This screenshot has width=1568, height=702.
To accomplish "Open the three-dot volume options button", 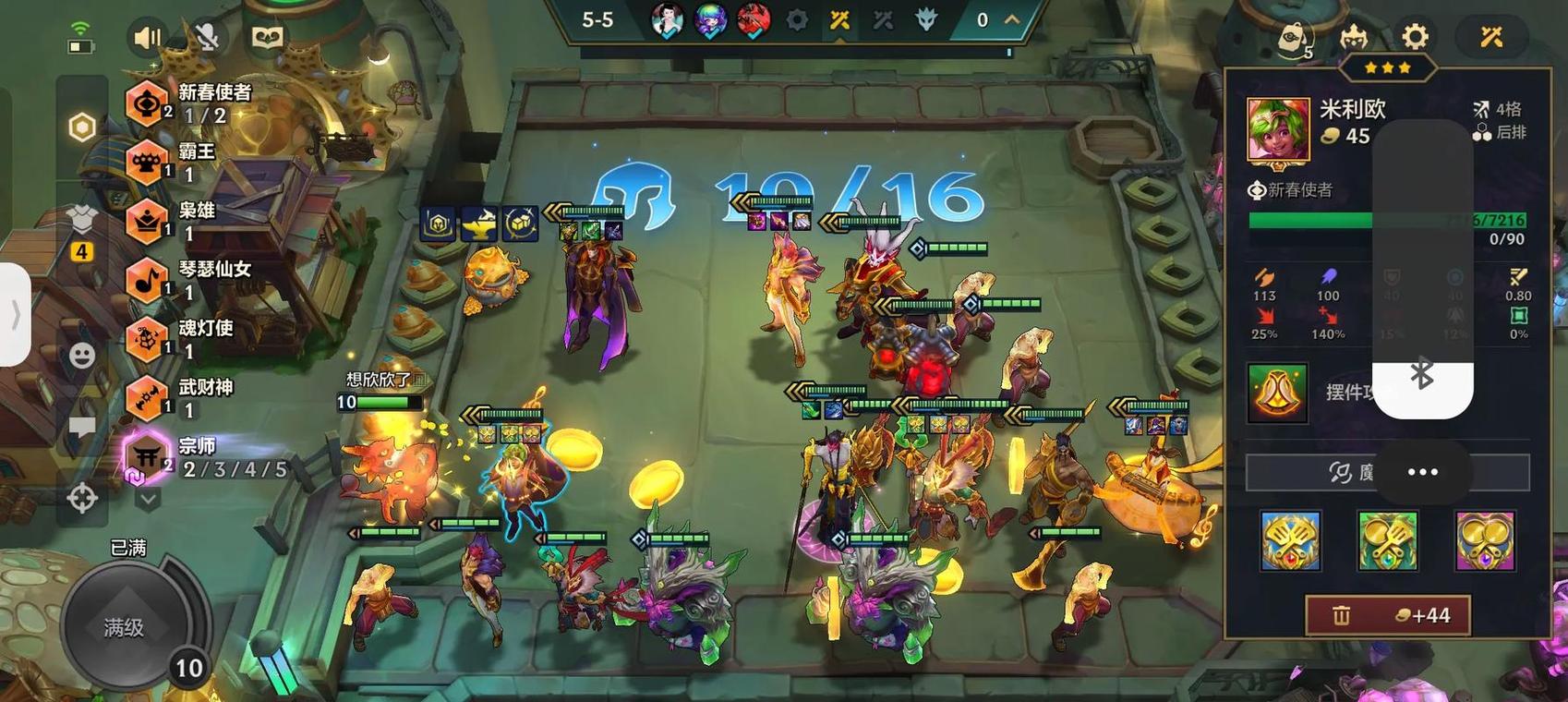I will coord(1422,472).
